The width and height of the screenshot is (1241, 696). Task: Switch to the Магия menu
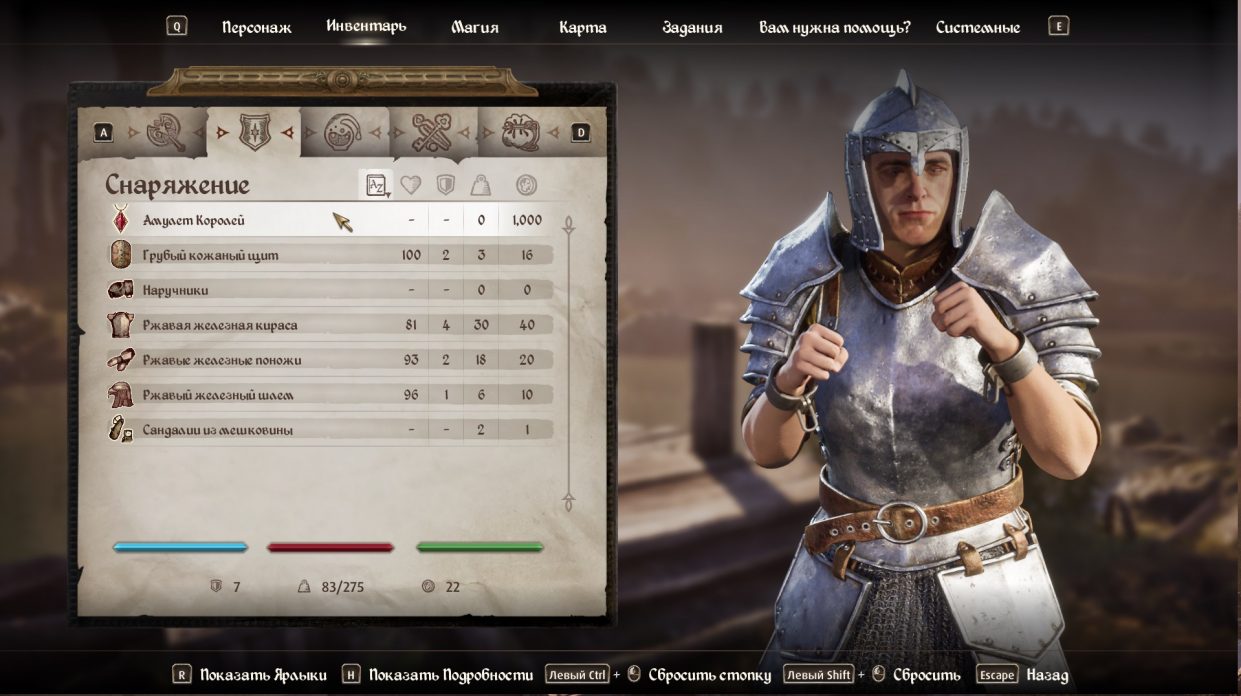coord(474,27)
